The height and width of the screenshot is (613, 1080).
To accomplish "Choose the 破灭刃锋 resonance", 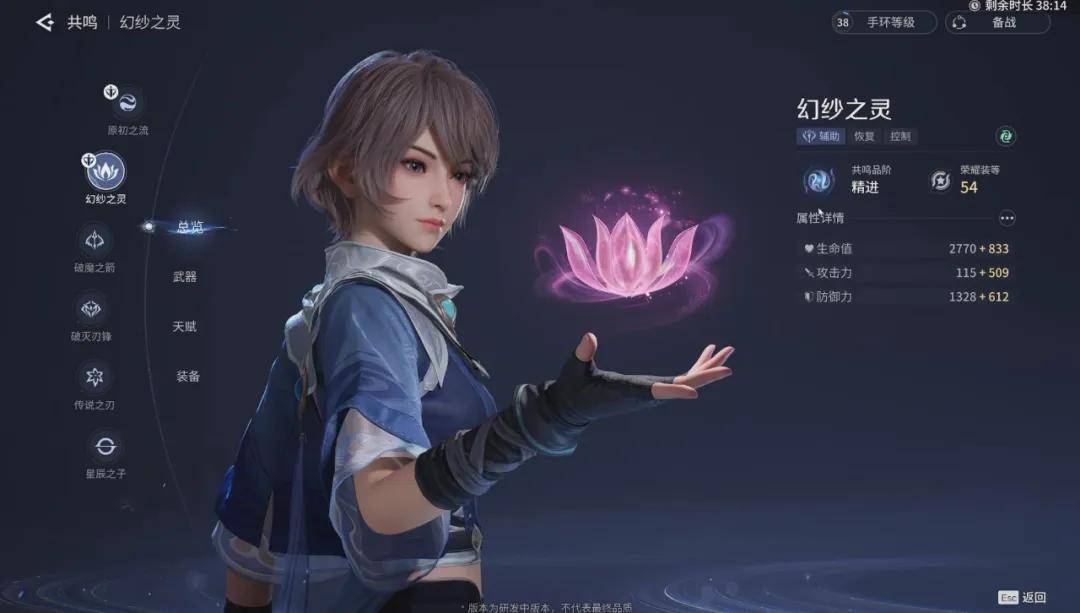I will (93, 308).
